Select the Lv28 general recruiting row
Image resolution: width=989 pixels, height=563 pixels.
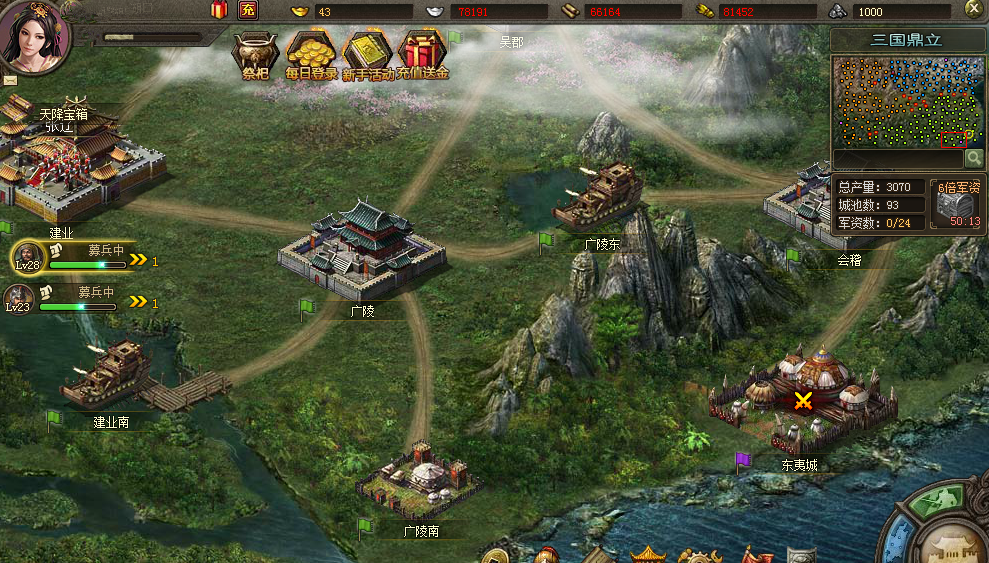82,258
